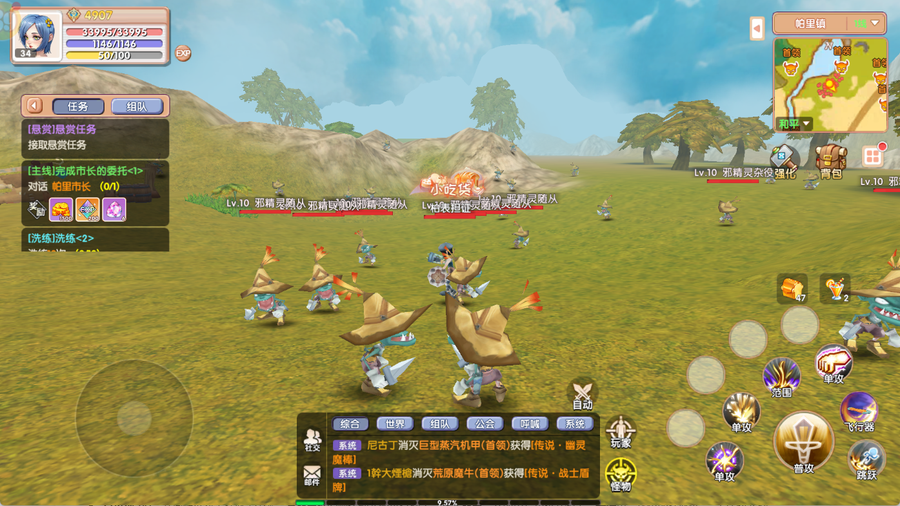Image resolution: width=900 pixels, height=506 pixels.
Task: Activate the 范围 area skill
Action: tap(781, 379)
